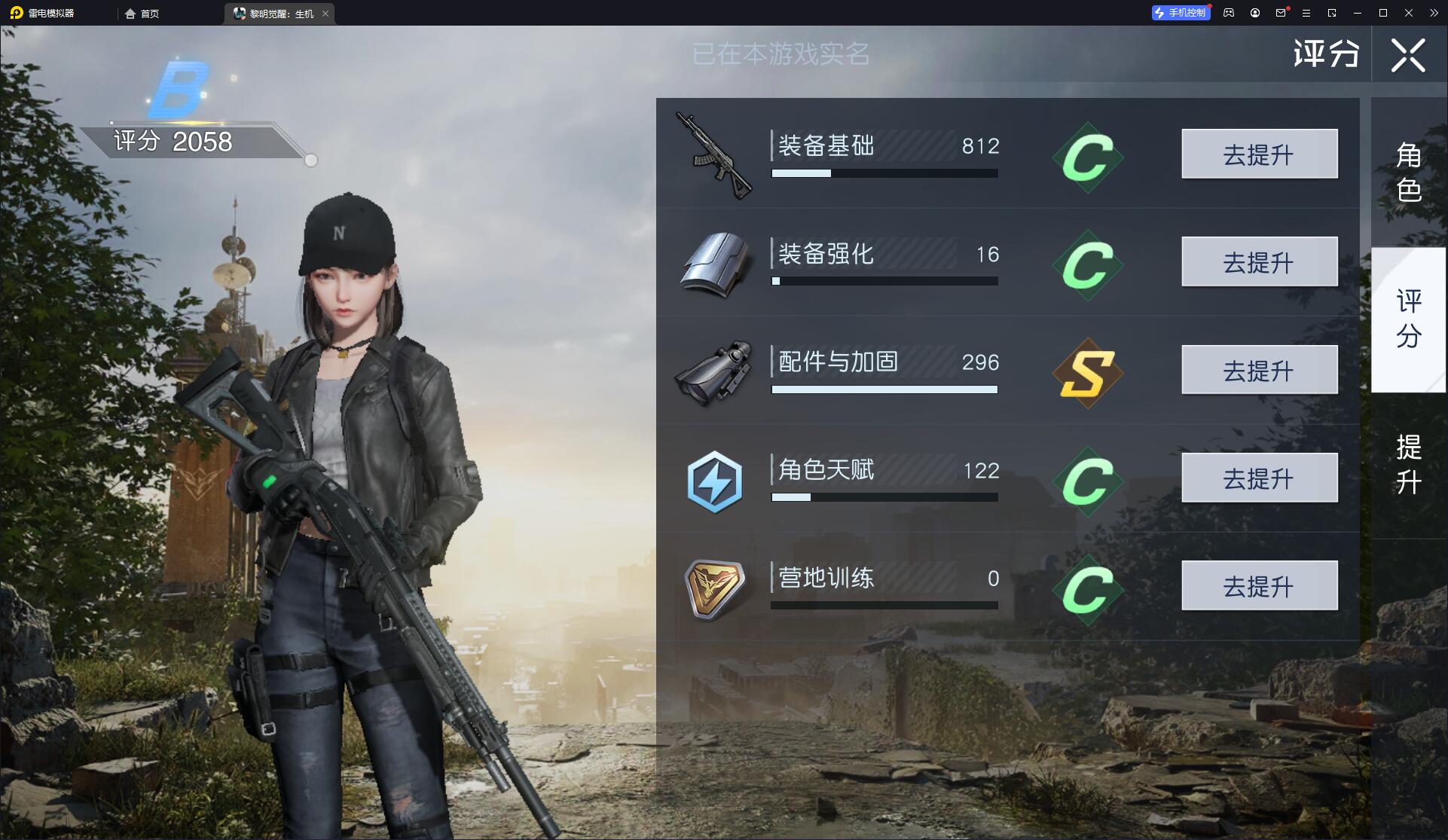The image size is (1448, 840).
Task: Click the 手机控制 emulator button
Action: tap(1181, 13)
